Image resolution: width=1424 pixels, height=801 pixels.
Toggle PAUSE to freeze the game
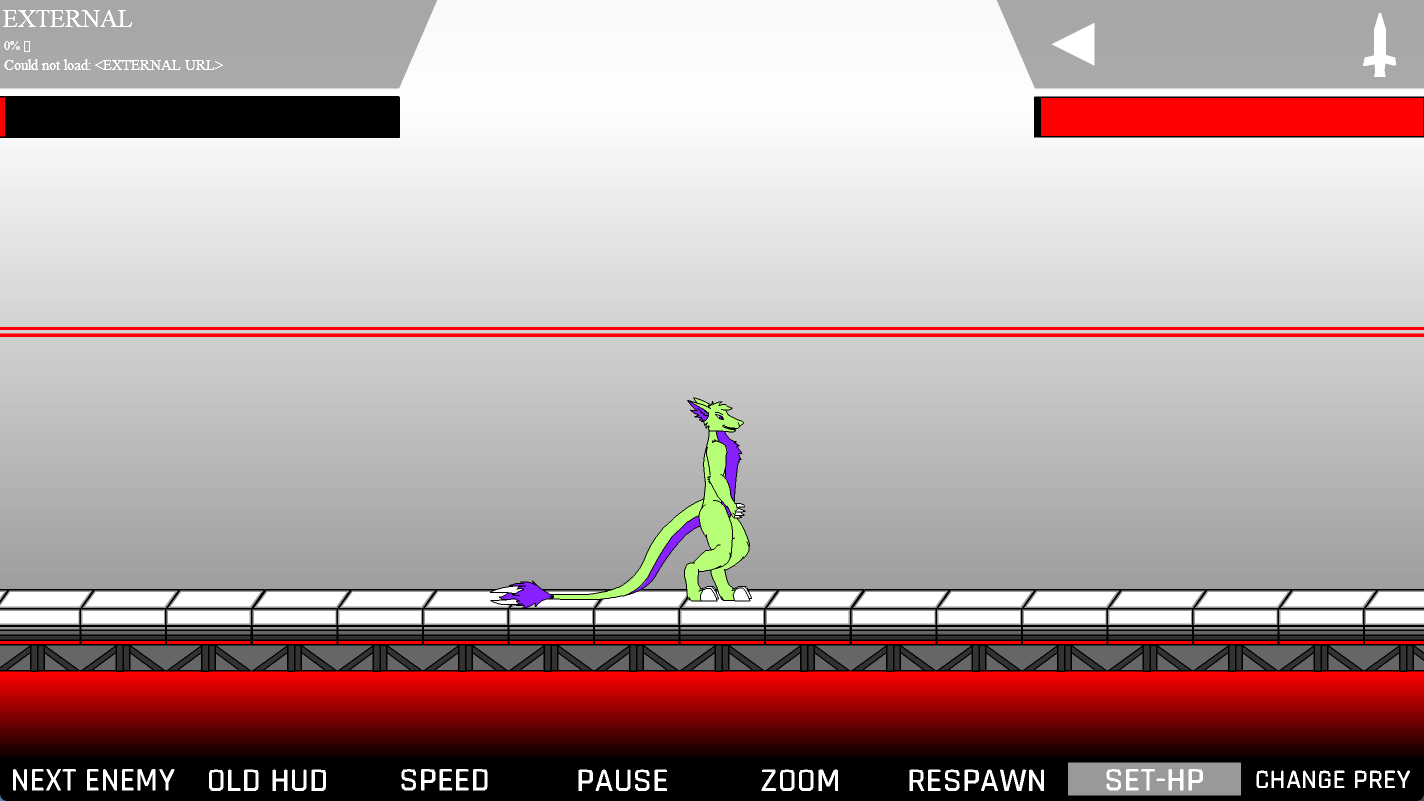point(622,779)
